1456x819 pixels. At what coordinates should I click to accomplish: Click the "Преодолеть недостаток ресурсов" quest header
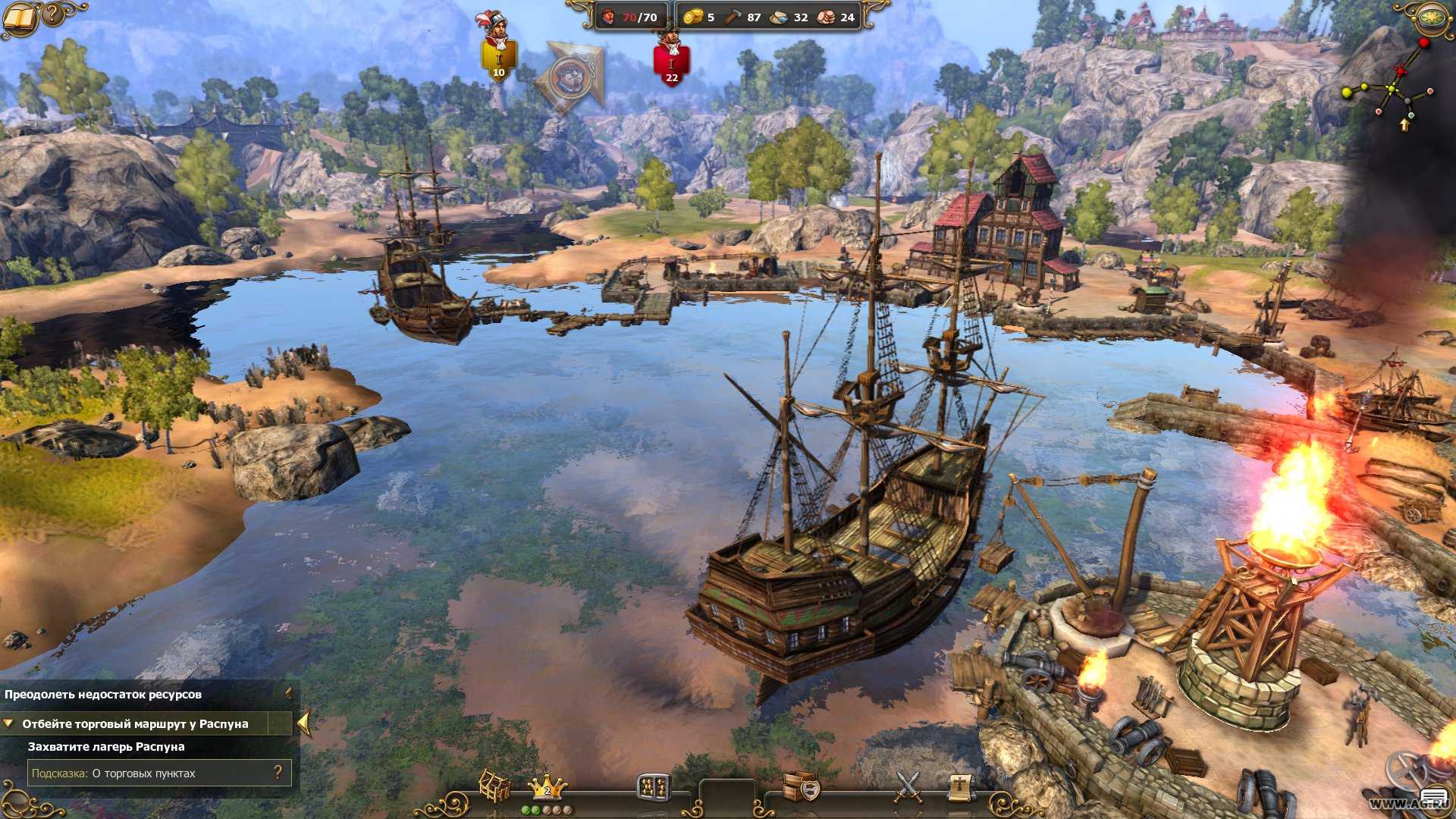coord(103,695)
